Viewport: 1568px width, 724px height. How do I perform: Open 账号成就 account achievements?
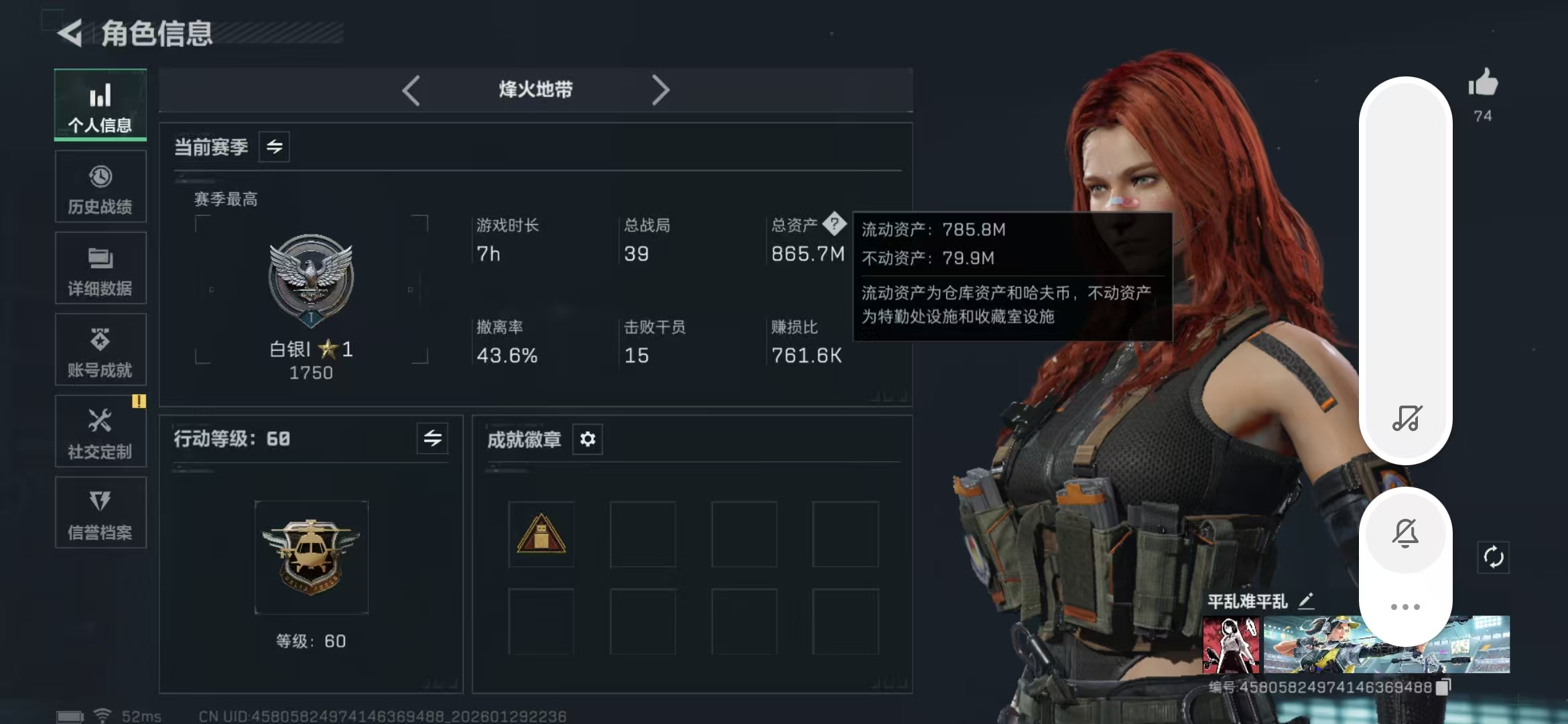[100, 350]
